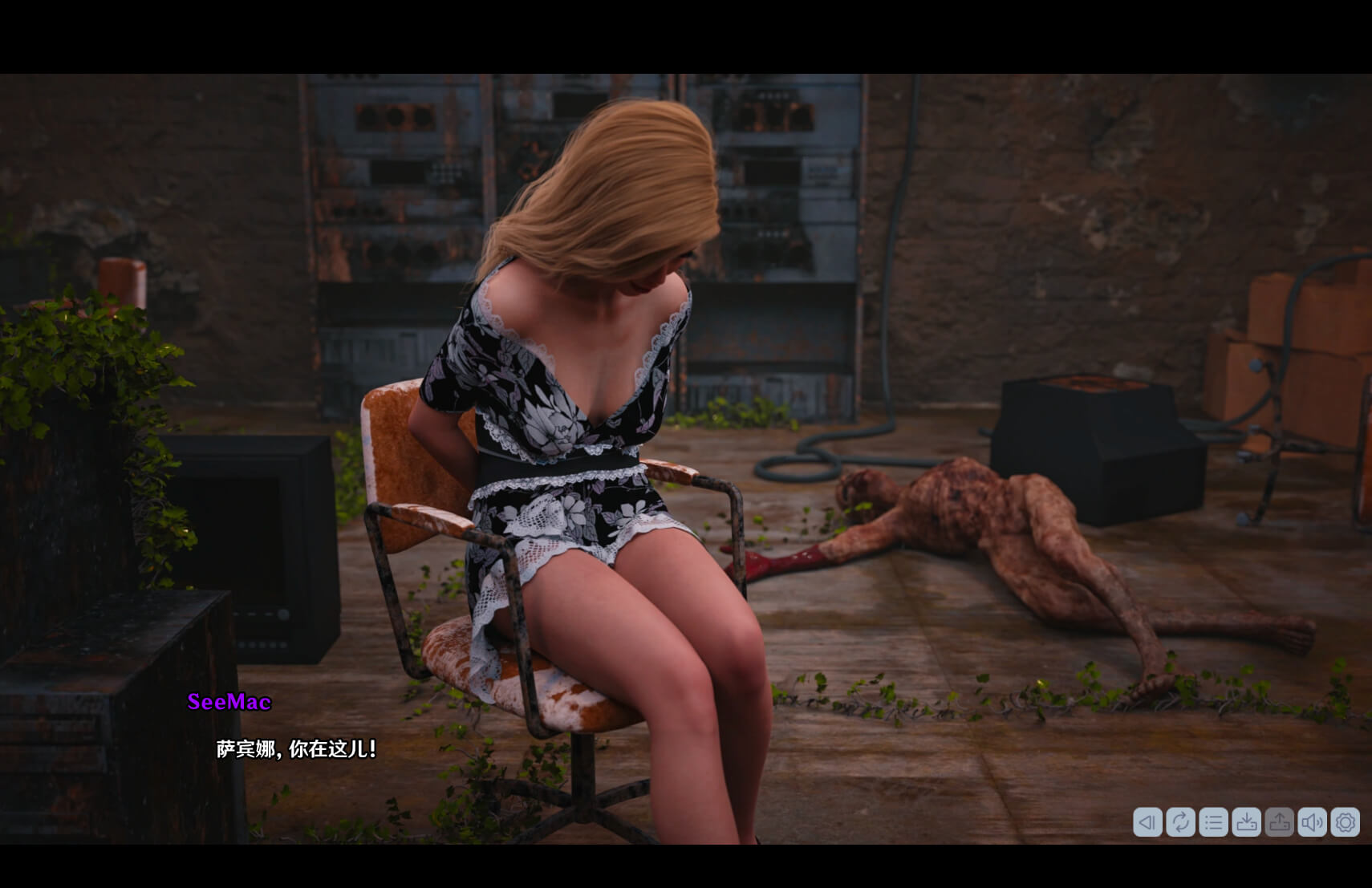The image size is (1372, 888).
Task: Open the dialogue history list
Action: pos(1213,822)
